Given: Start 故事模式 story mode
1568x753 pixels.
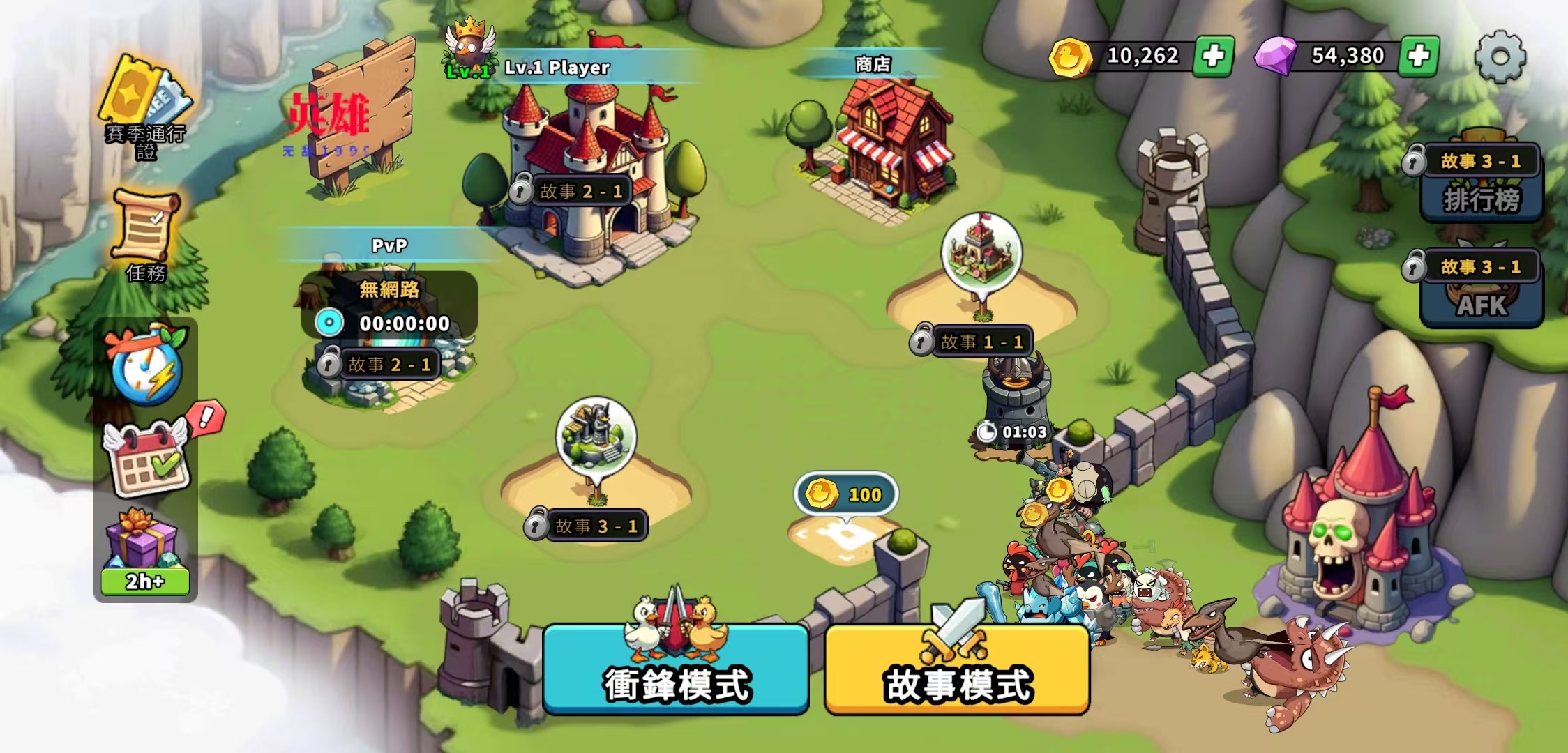Looking at the screenshot, I should point(957,671).
